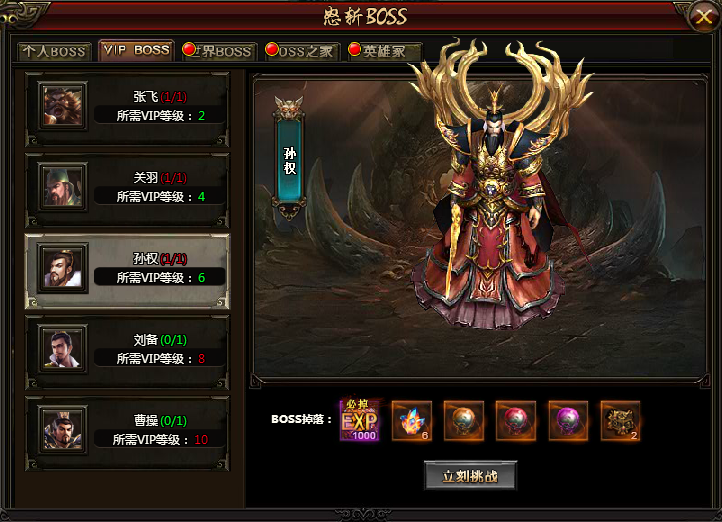Check the bronze orb drop item
The image size is (722, 522).
463,420
